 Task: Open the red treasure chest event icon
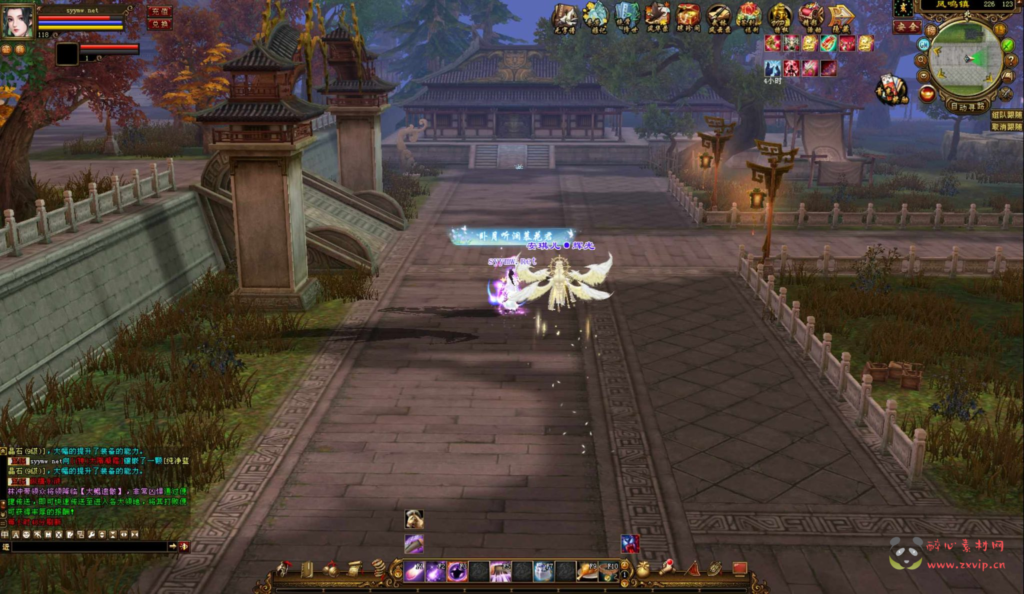(688, 15)
